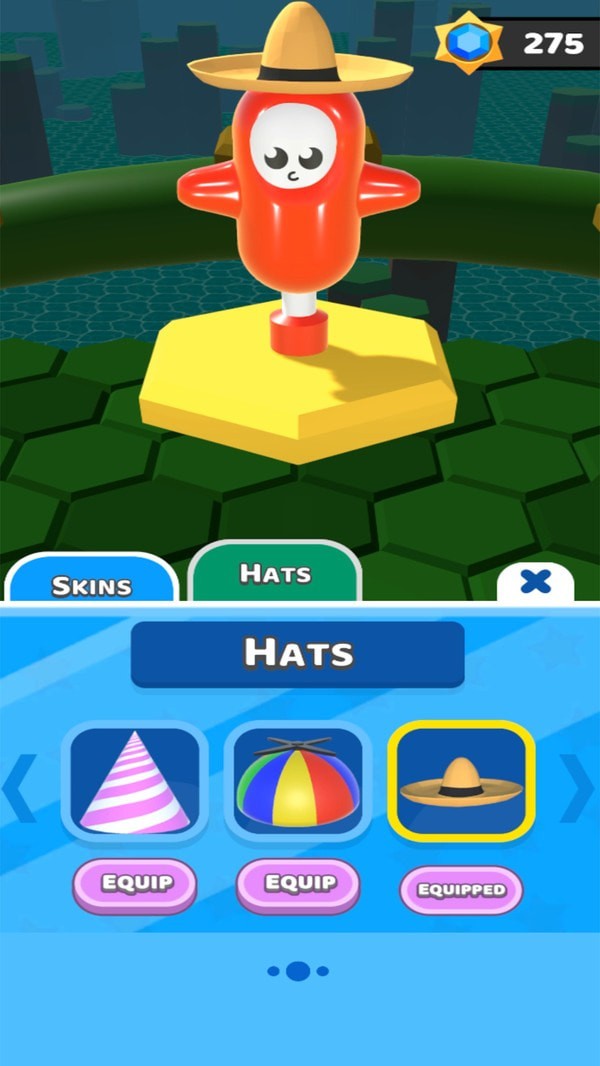Click the Equipped button under the sombrero
The image size is (600, 1066).
[461, 890]
